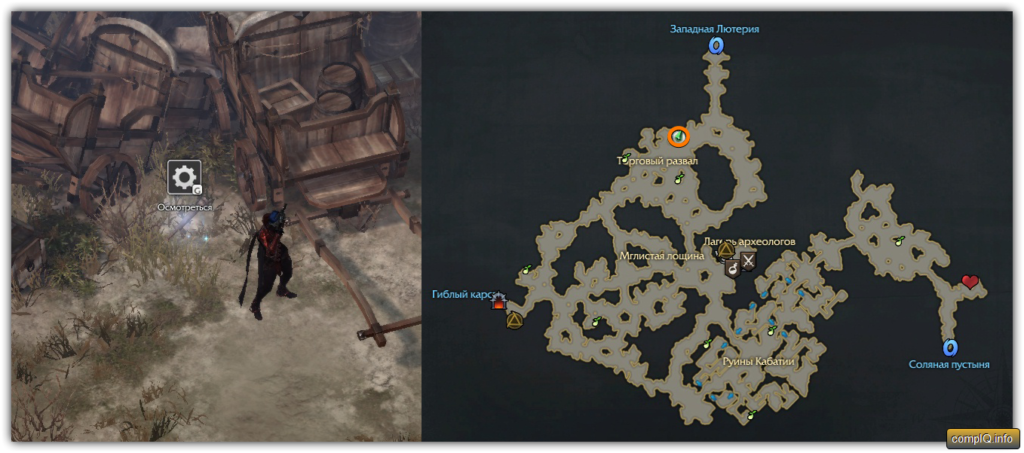
Task: Click the red heart marker on the map
Action: 970,283
